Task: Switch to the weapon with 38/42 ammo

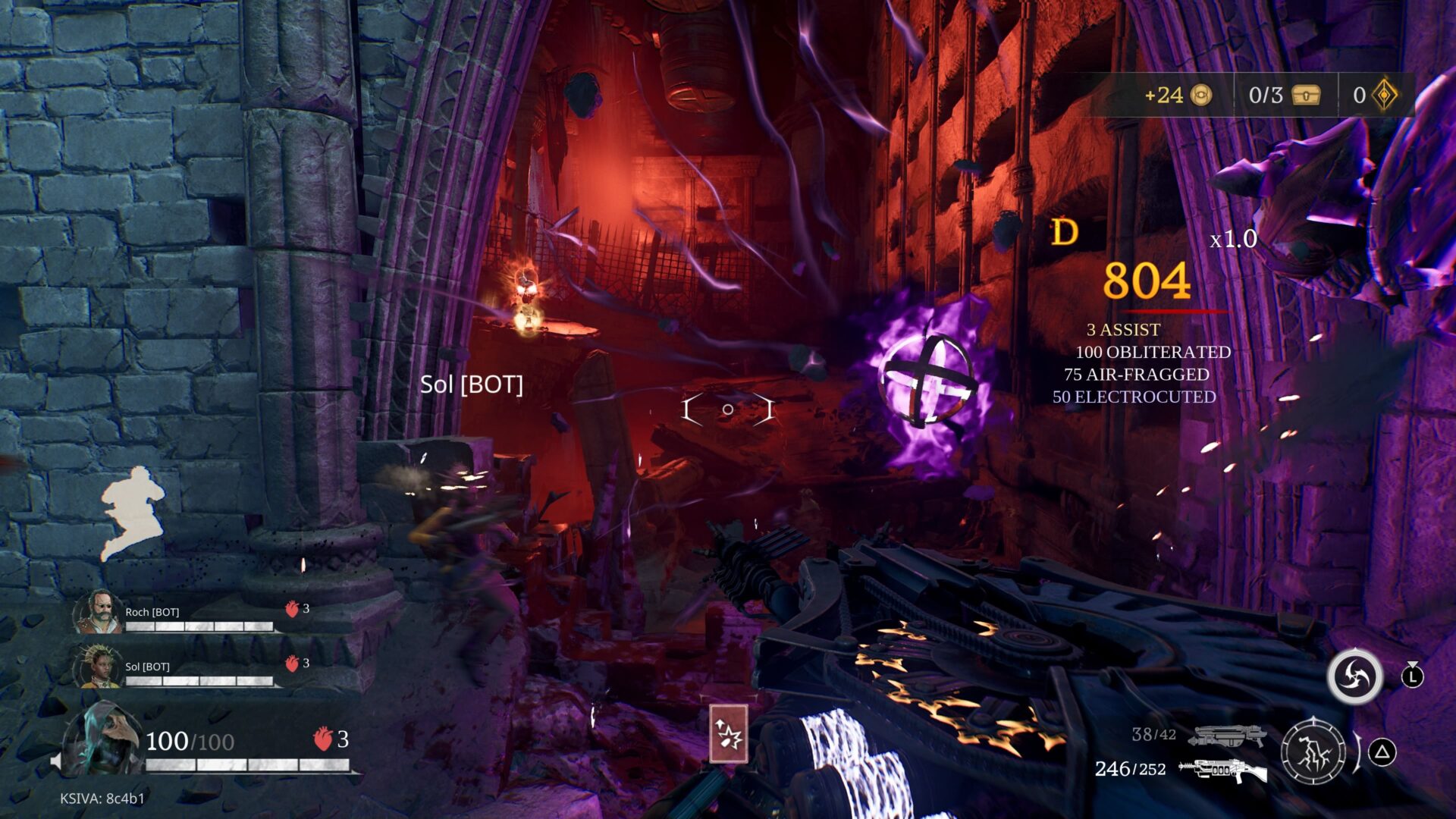Action: pos(1226,736)
